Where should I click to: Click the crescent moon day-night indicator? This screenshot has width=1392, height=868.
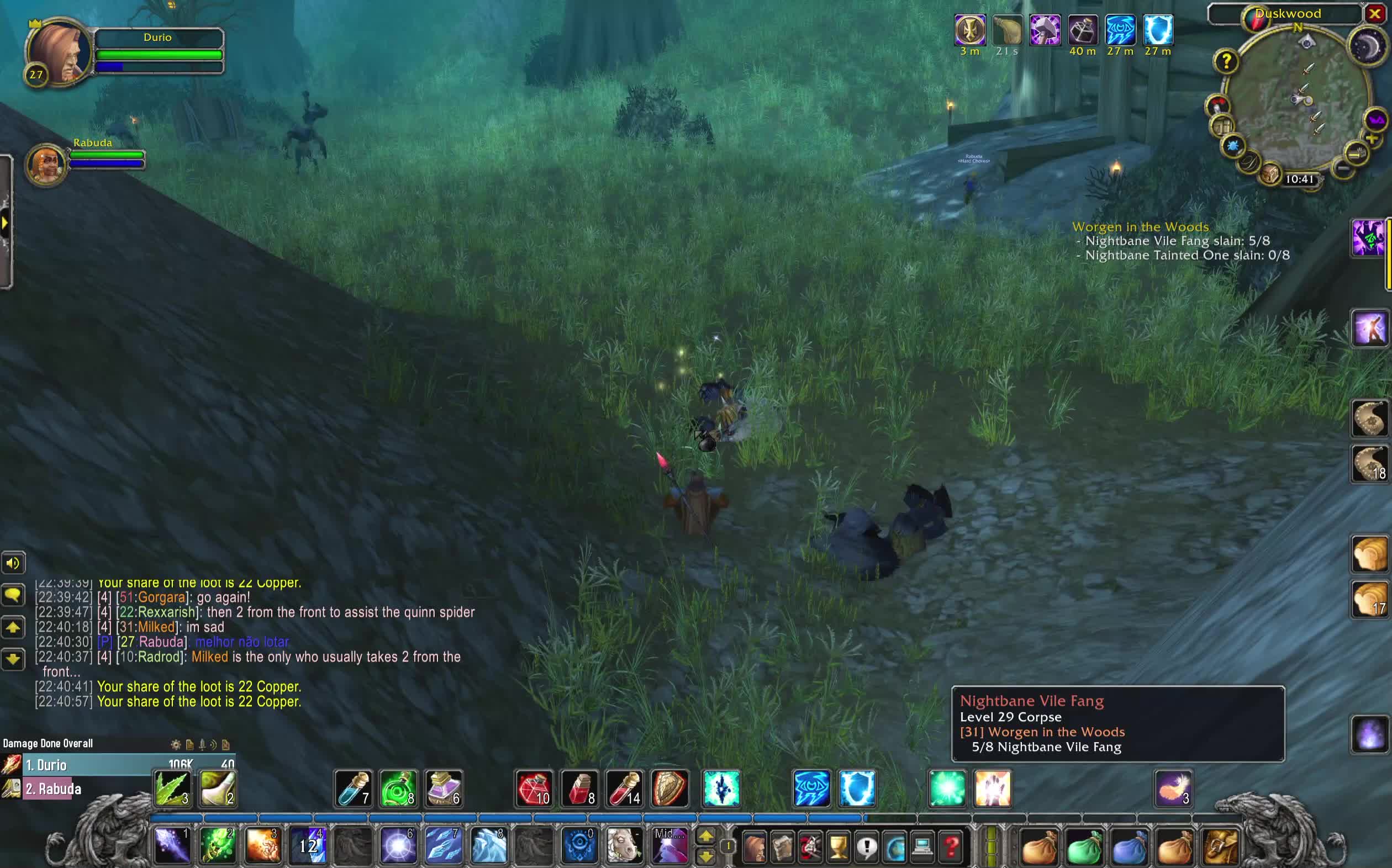[x=1368, y=46]
